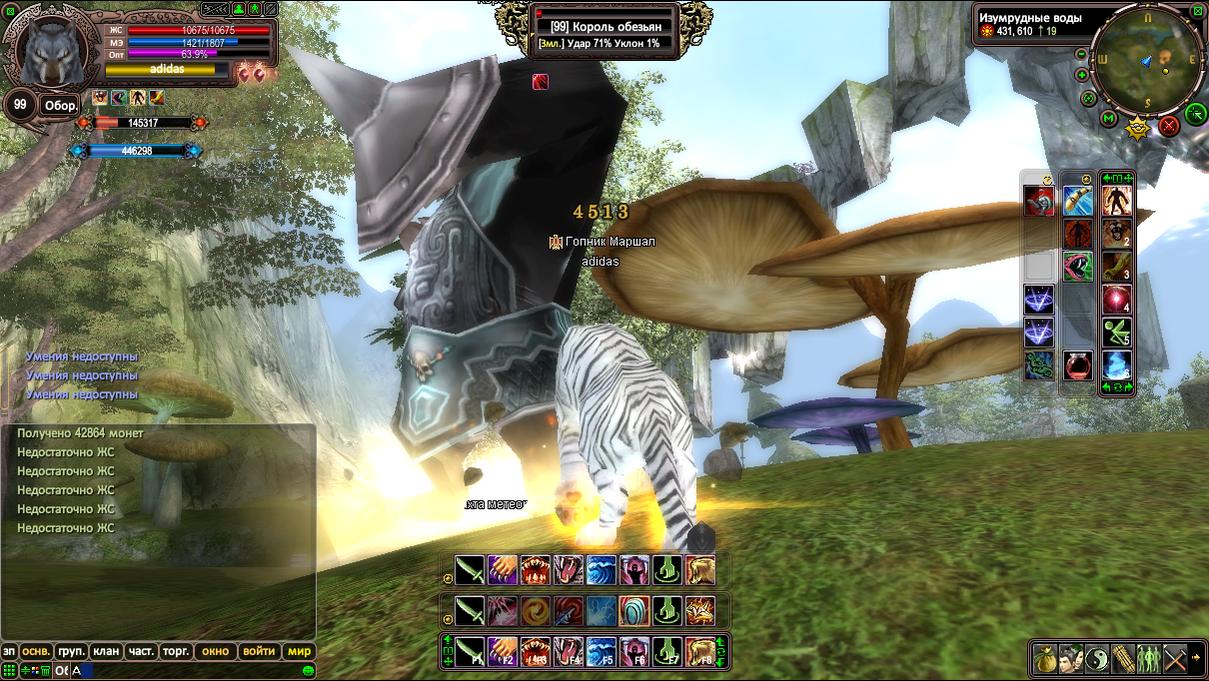
Task: Click the red crossed-swords button near the minimap
Action: 1168,126
